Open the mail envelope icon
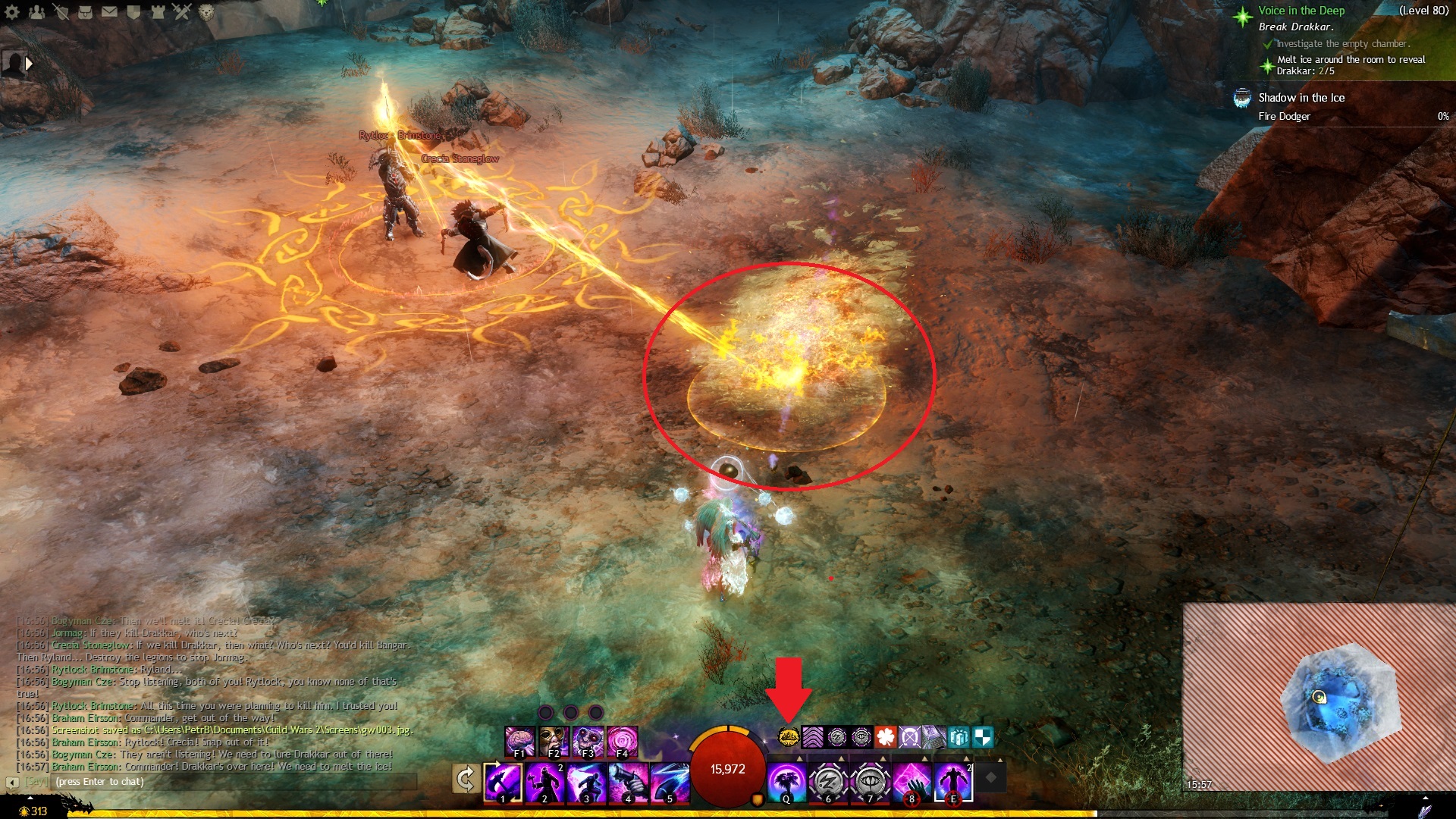The width and height of the screenshot is (1456, 819). 109,12
